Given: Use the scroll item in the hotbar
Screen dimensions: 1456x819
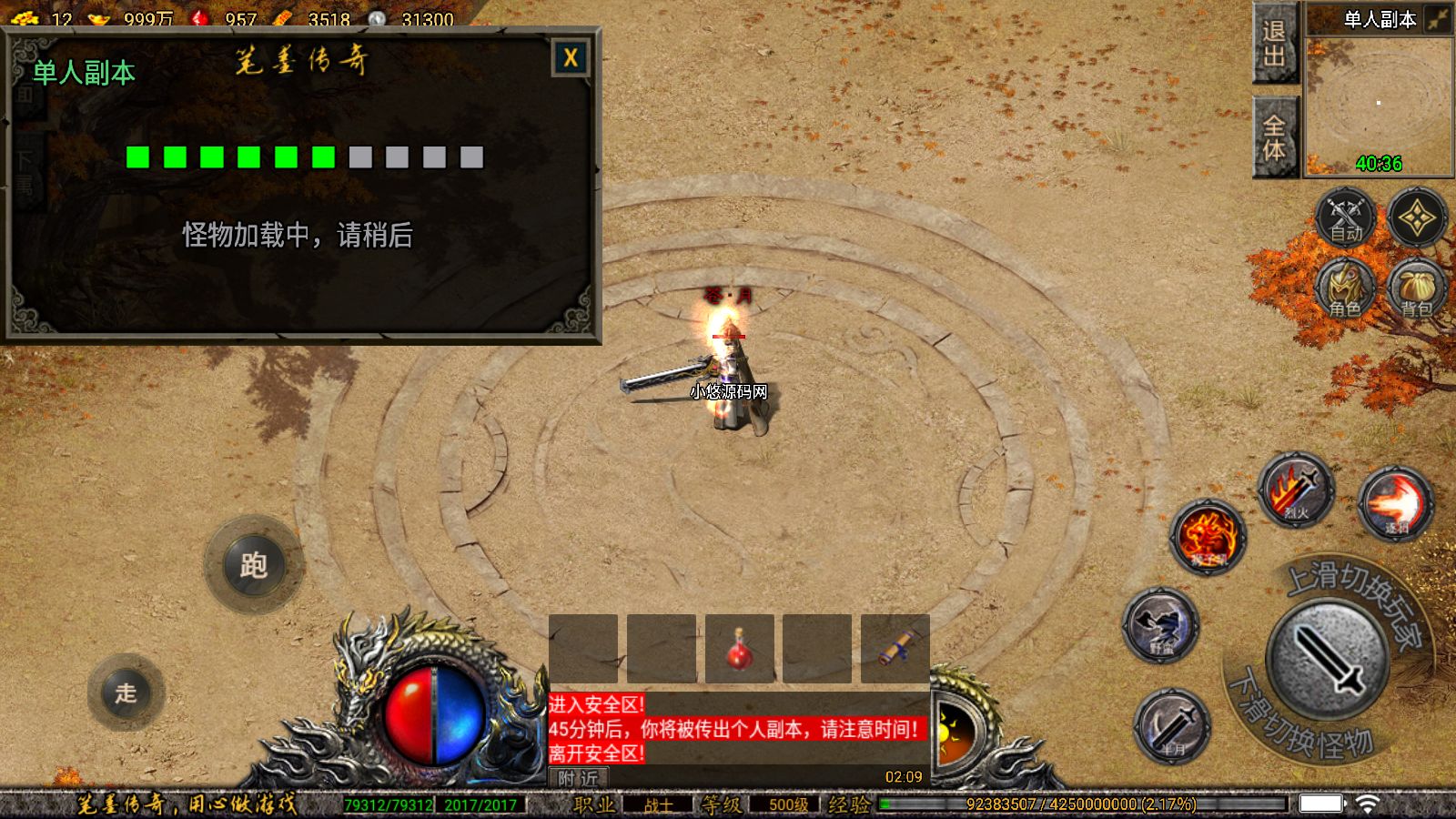Looking at the screenshot, I should 895,649.
